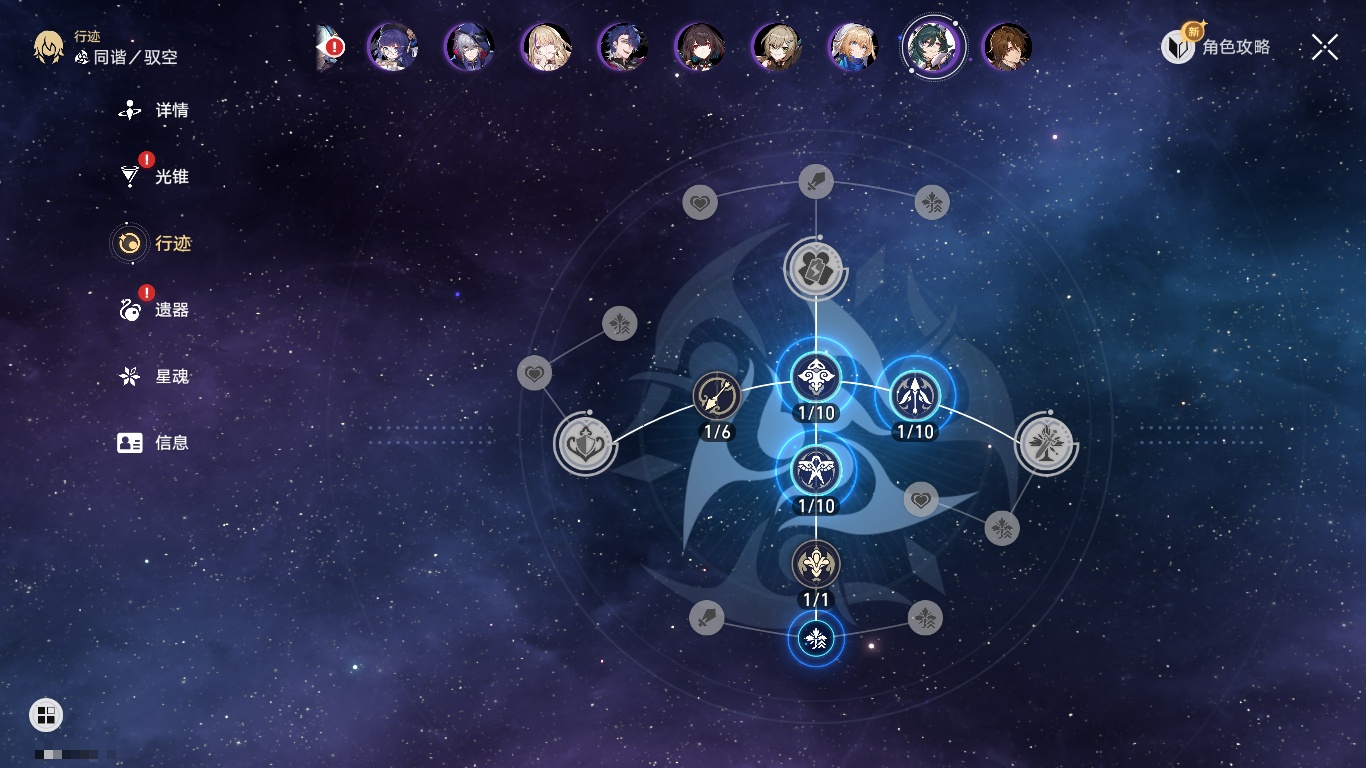Image resolution: width=1366 pixels, height=768 pixels.
Task: Pick the brown-haired rightmost character portrait
Action: 1007,47
